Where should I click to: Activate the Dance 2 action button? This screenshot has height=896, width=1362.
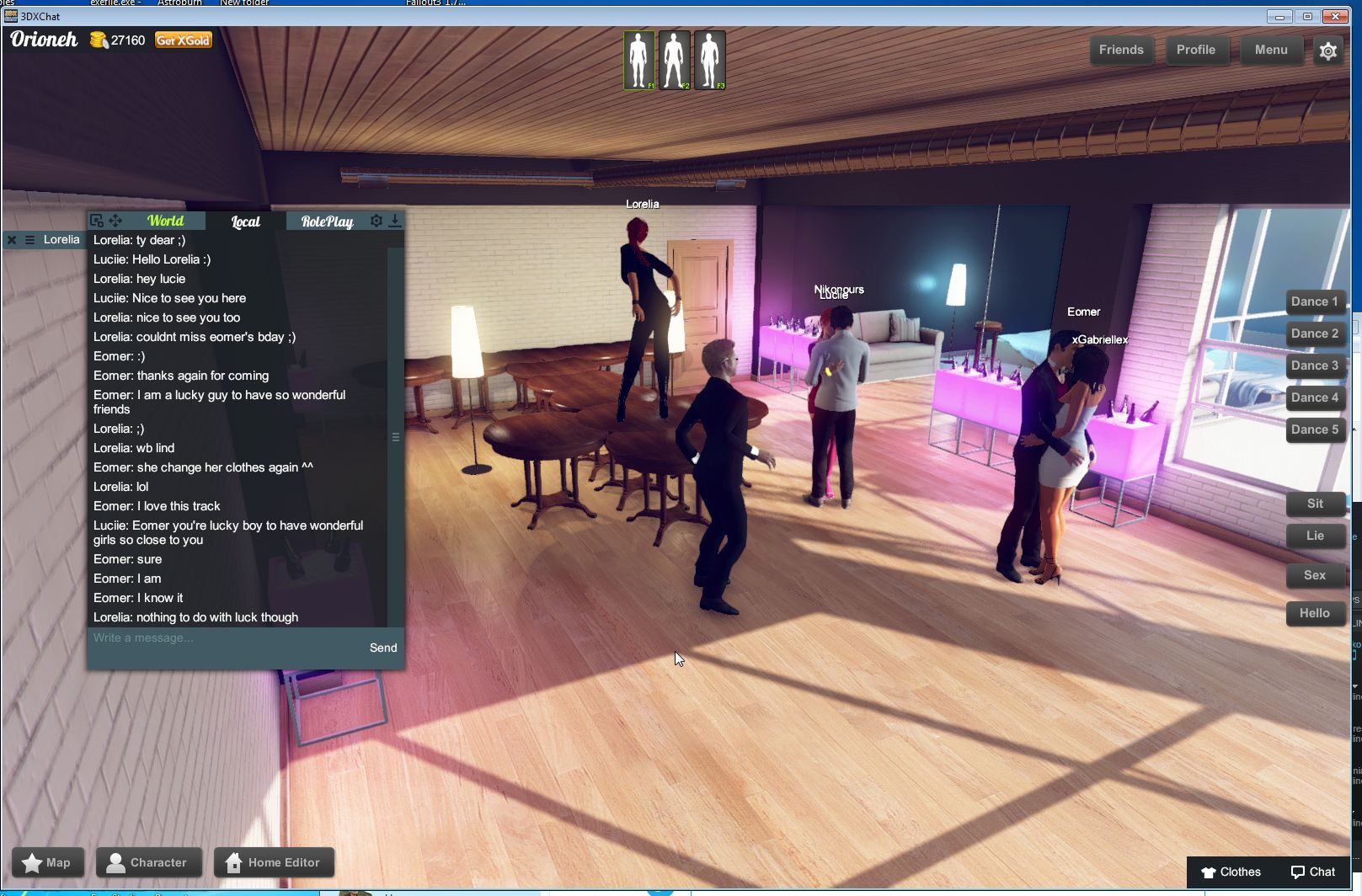pyautogui.click(x=1315, y=333)
